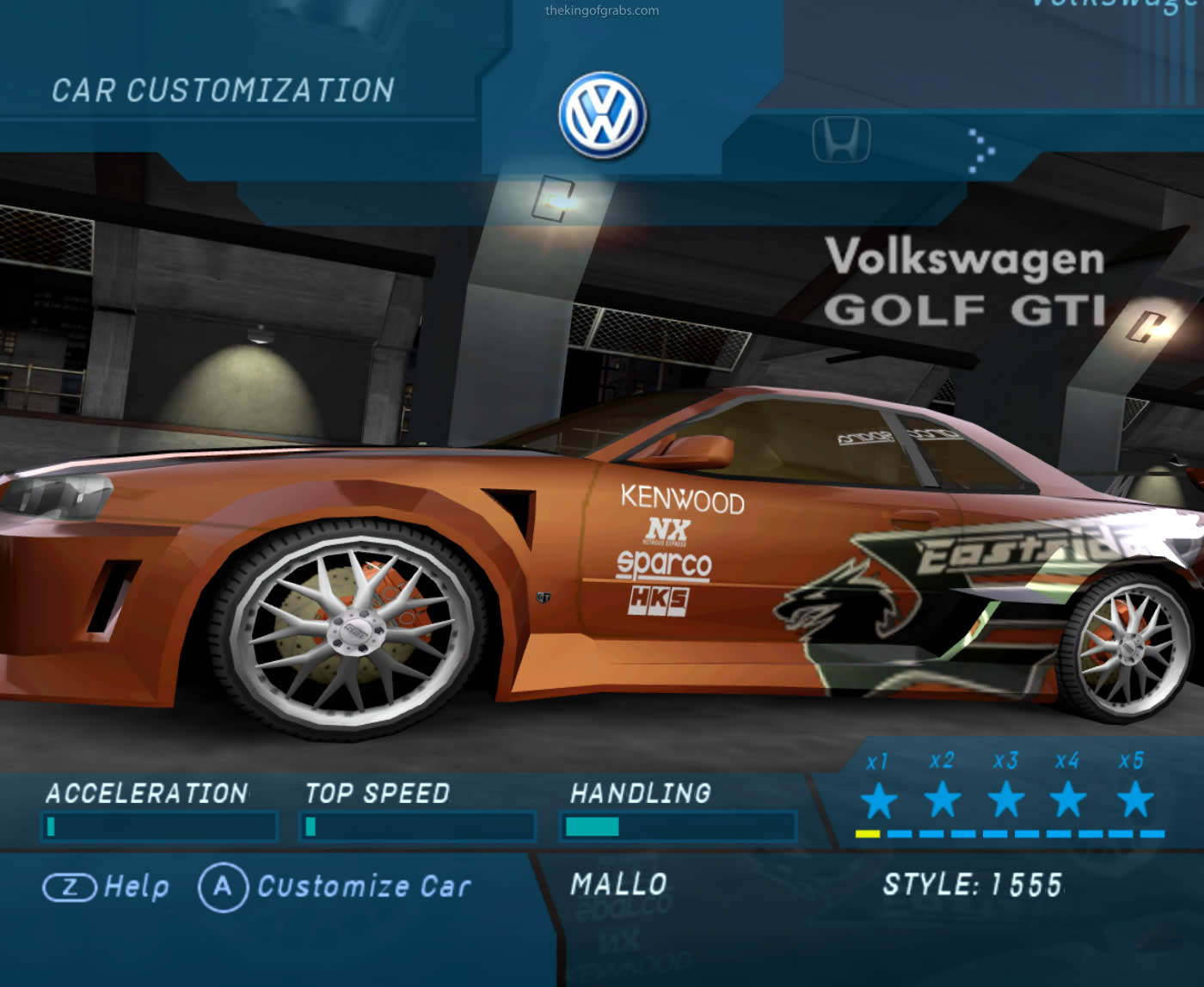Click the dotted right arrow beside Honda
Image resolution: width=1204 pixels, height=987 pixels.
coord(981,151)
